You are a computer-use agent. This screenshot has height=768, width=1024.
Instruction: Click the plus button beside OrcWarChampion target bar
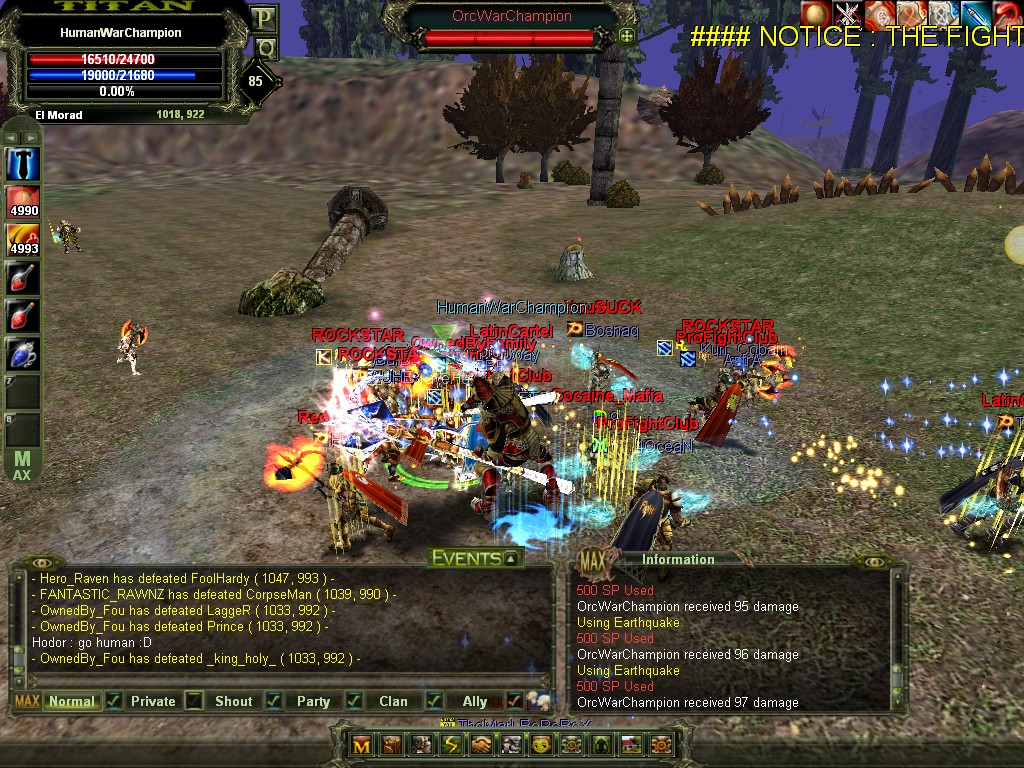627,36
